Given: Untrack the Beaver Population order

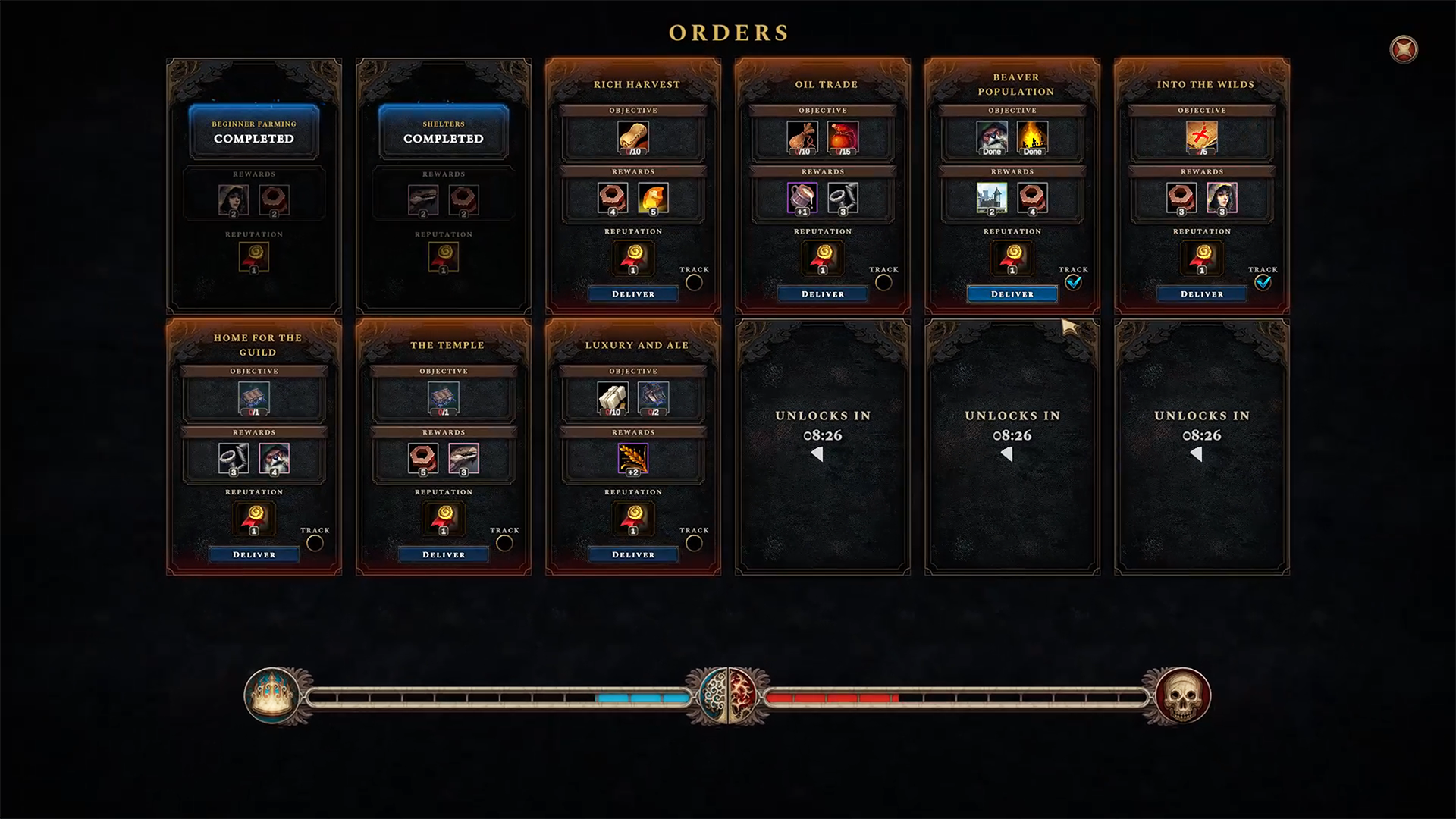Looking at the screenshot, I should coord(1073,283).
